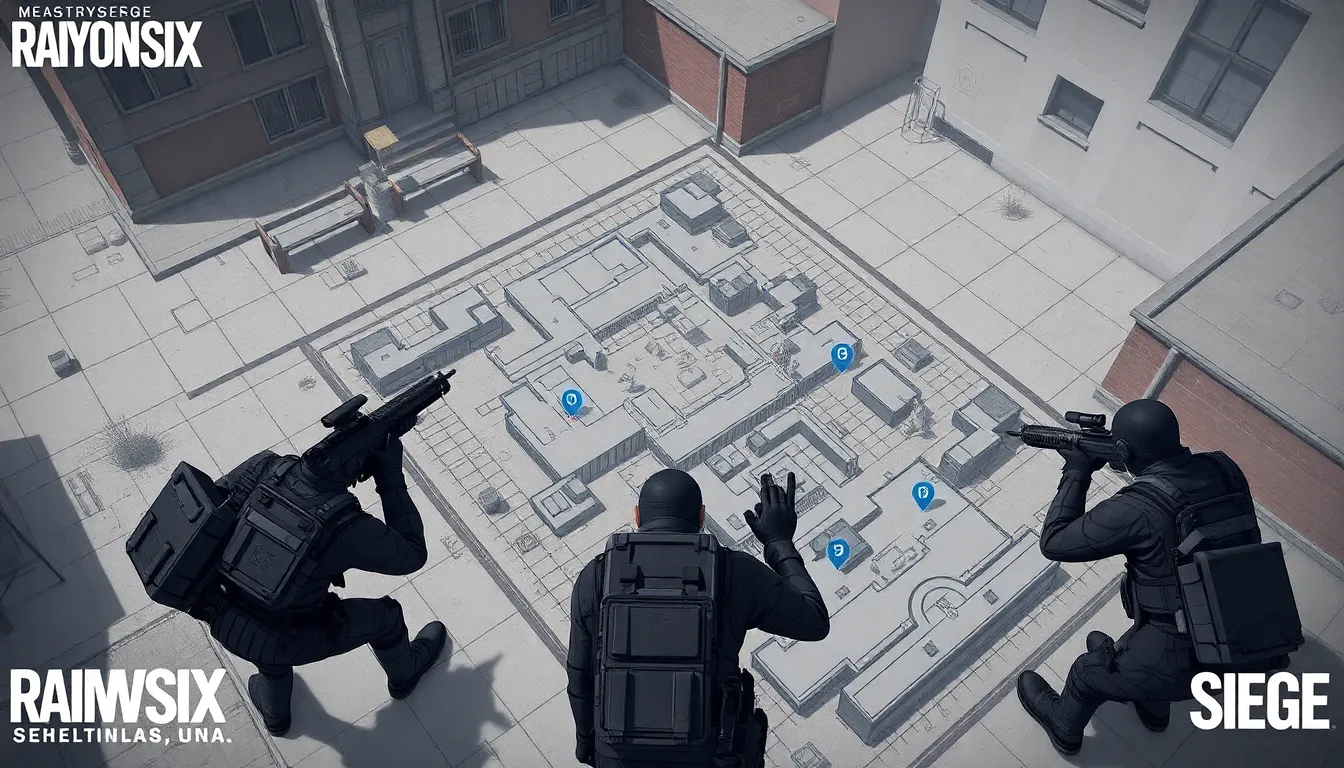Select the blue map marker nearest the left operator's rifle muzzle
Viewport: 1344px width, 768px height.
pos(571,401)
